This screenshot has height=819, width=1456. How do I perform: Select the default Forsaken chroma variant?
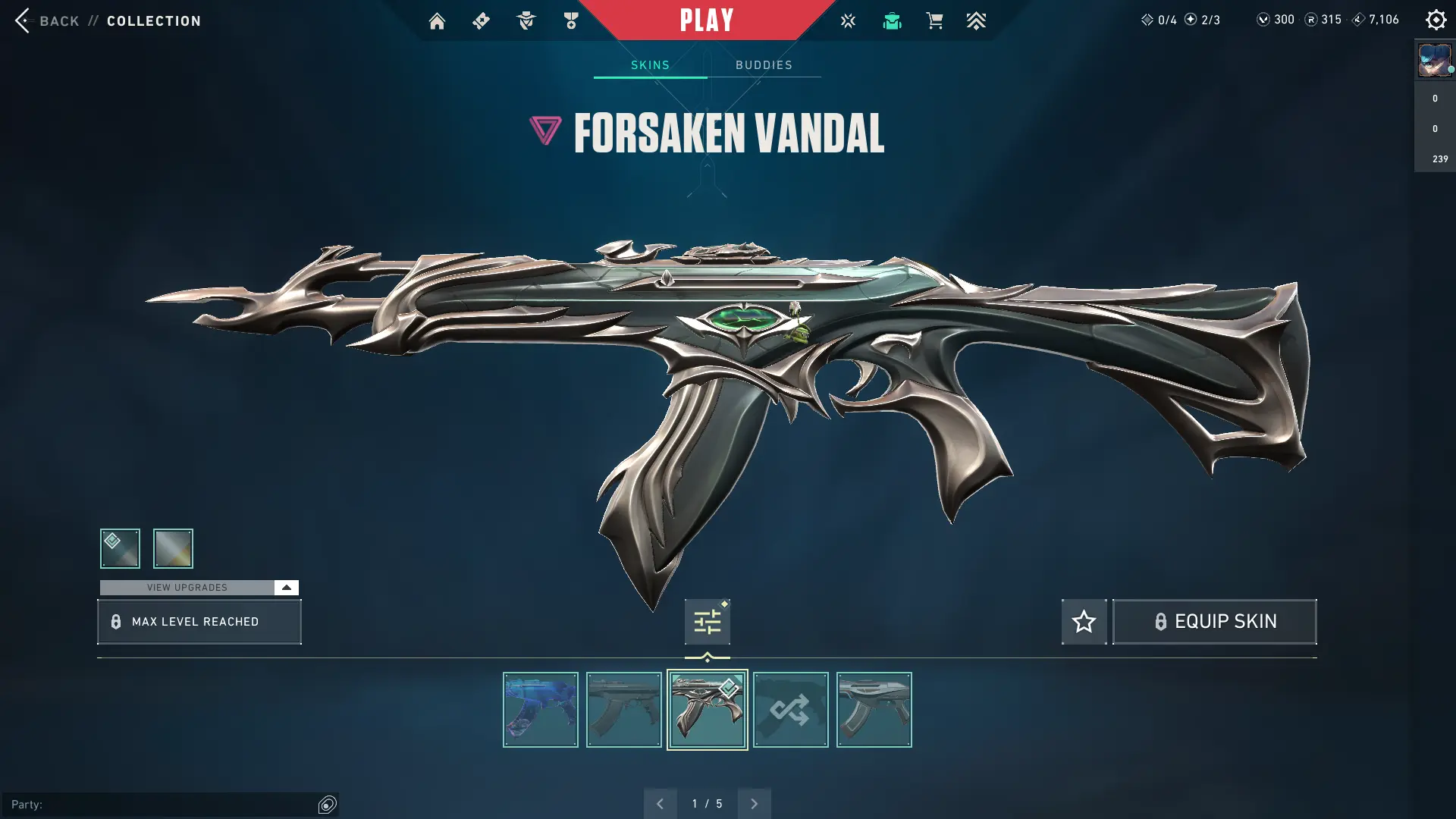click(120, 548)
